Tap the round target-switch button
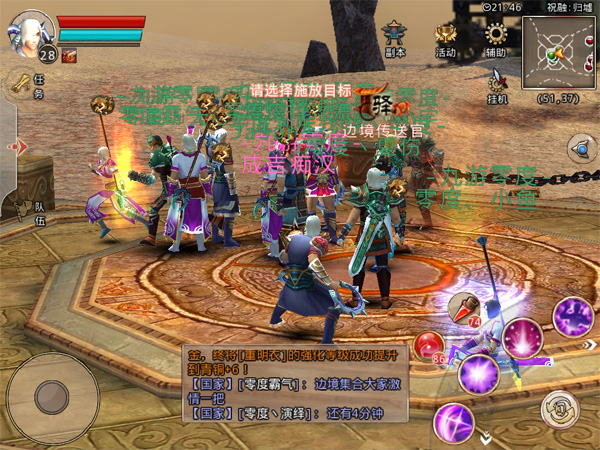The height and width of the screenshot is (450, 600). point(558,407)
